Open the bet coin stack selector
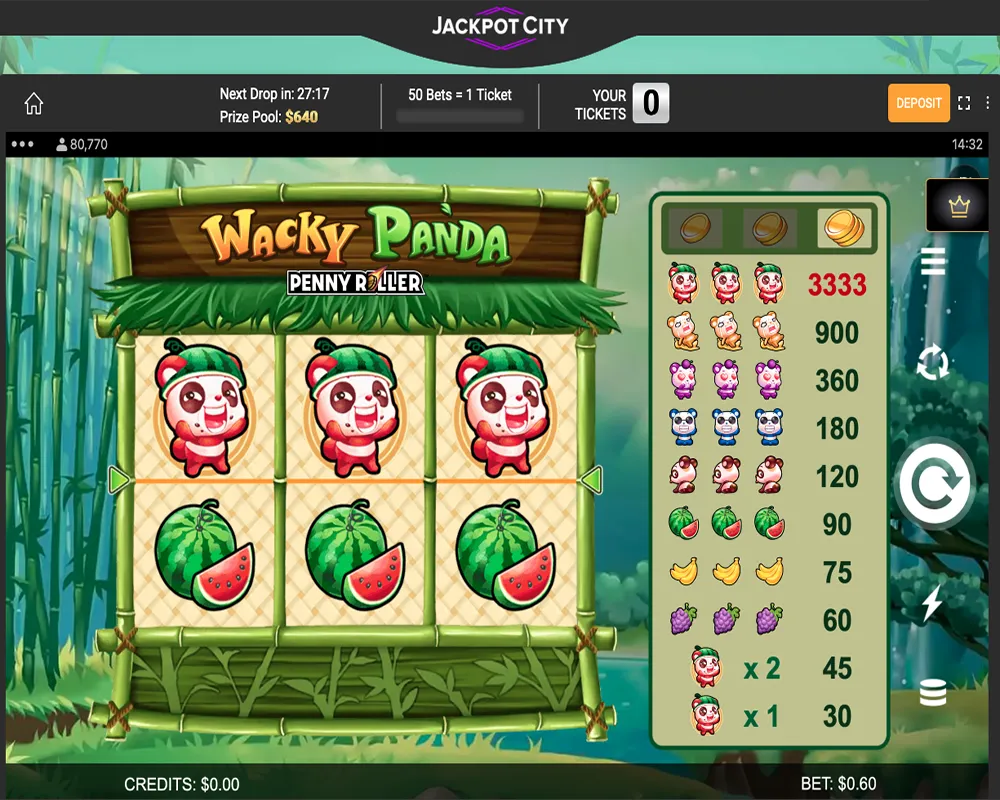This screenshot has height=800, width=1000. (x=933, y=692)
